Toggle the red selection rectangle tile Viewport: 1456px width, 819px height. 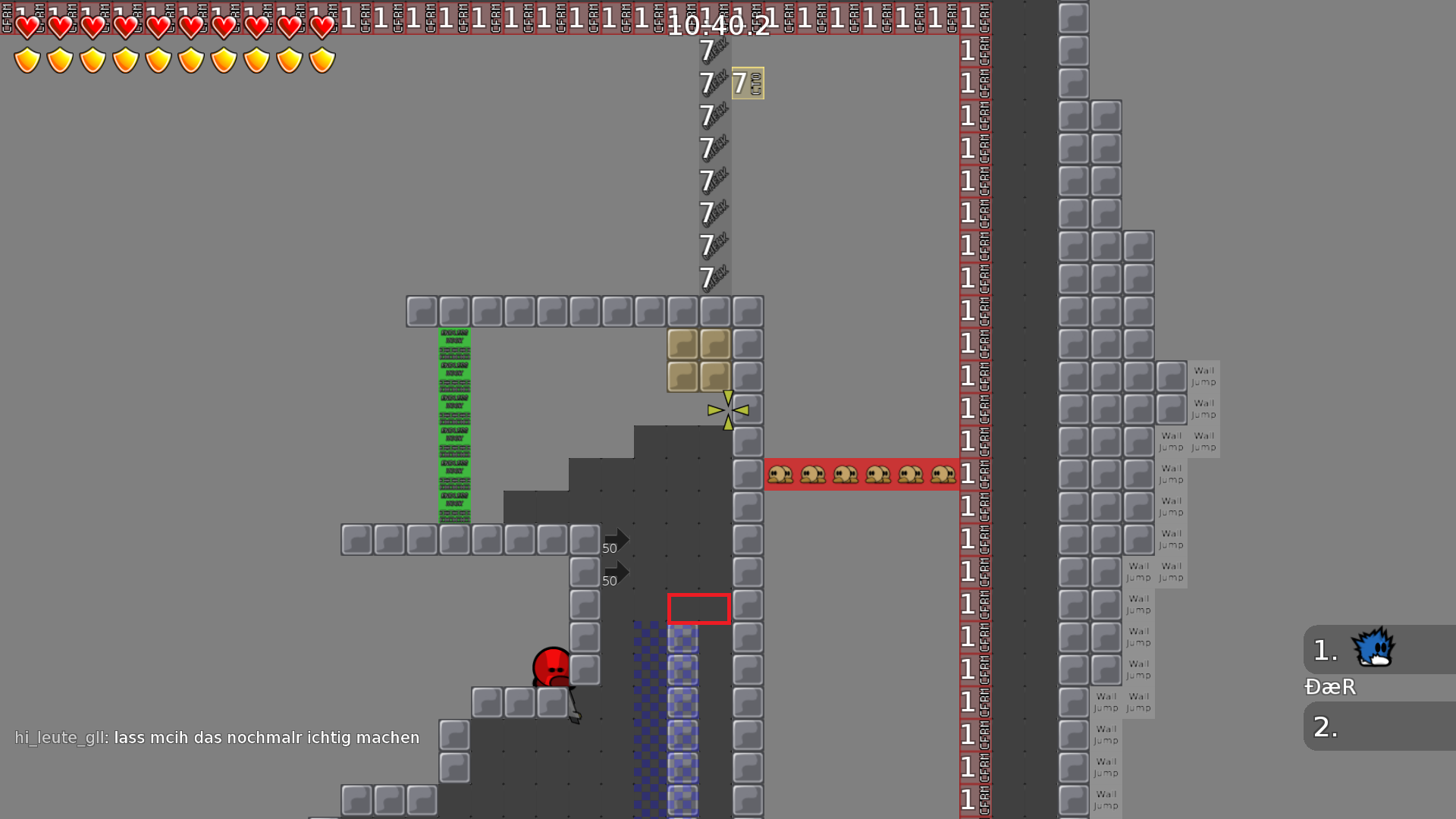(x=698, y=607)
